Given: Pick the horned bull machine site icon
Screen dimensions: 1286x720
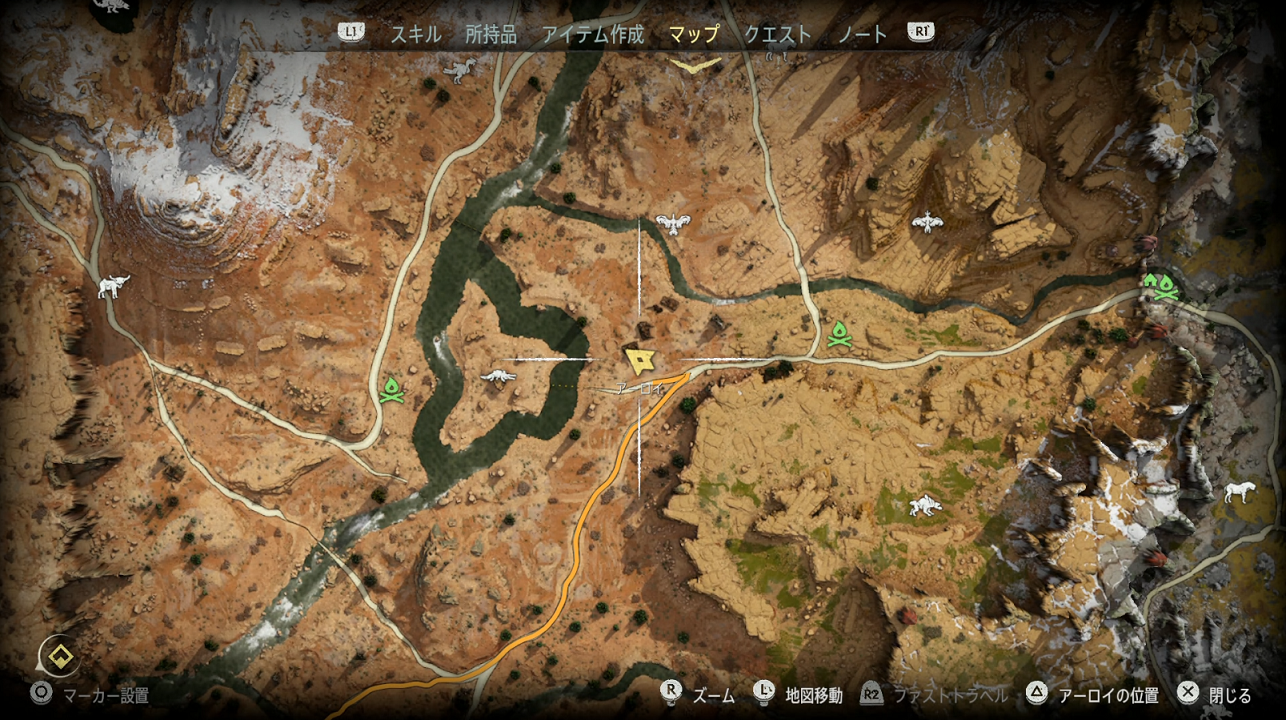Looking at the screenshot, I should tap(113, 287).
